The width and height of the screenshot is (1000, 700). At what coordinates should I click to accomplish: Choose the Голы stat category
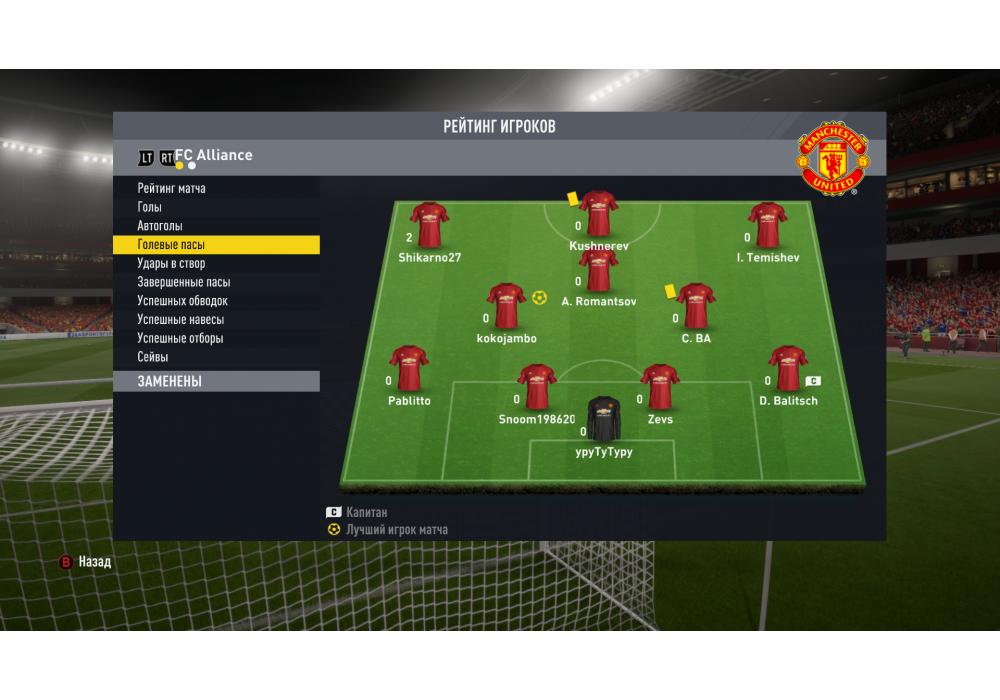pos(150,207)
